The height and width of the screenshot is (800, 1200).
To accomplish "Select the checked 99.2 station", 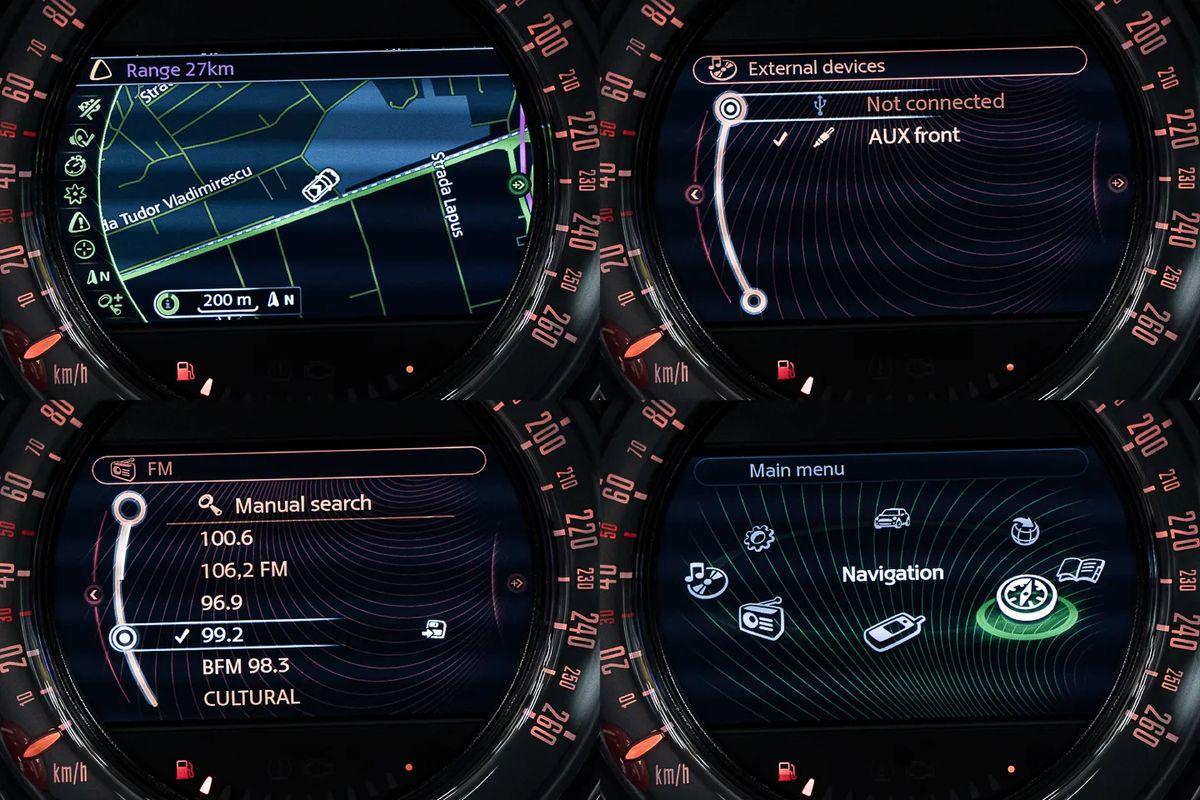I will (223, 635).
